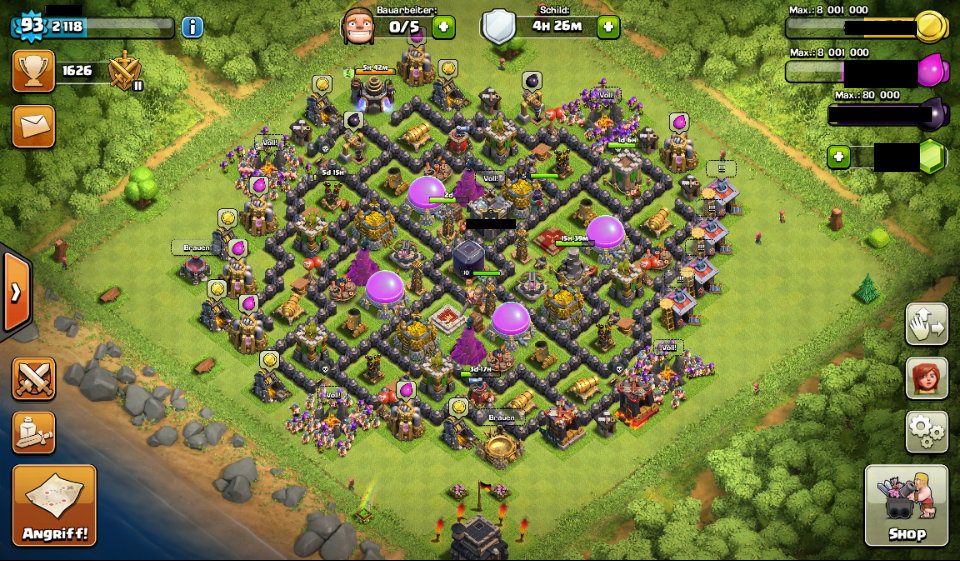Tap the Angriff! attack button
Image resolution: width=960 pixels, height=561 pixels.
click(54, 504)
